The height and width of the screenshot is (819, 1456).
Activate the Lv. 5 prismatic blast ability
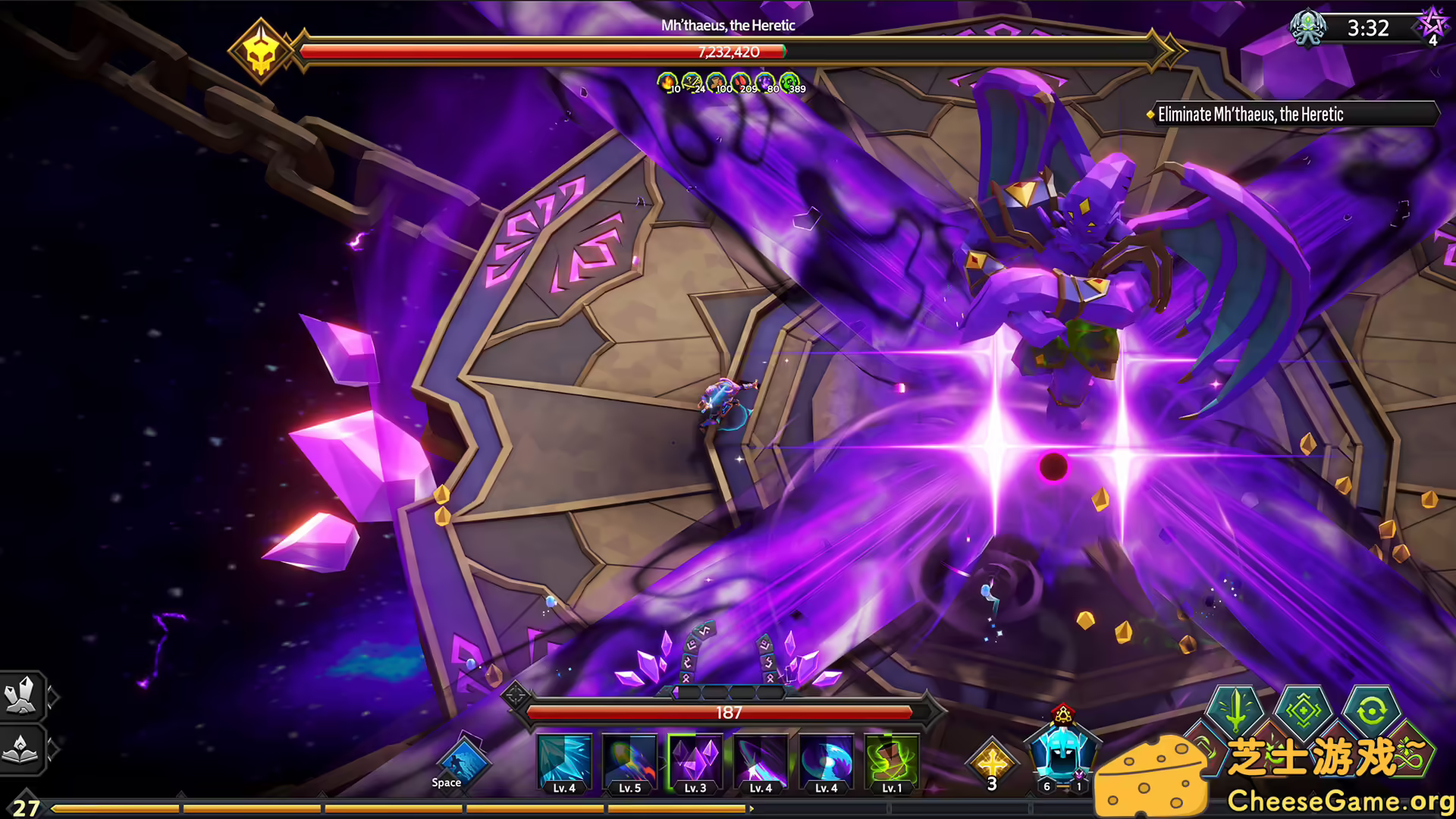(629, 762)
